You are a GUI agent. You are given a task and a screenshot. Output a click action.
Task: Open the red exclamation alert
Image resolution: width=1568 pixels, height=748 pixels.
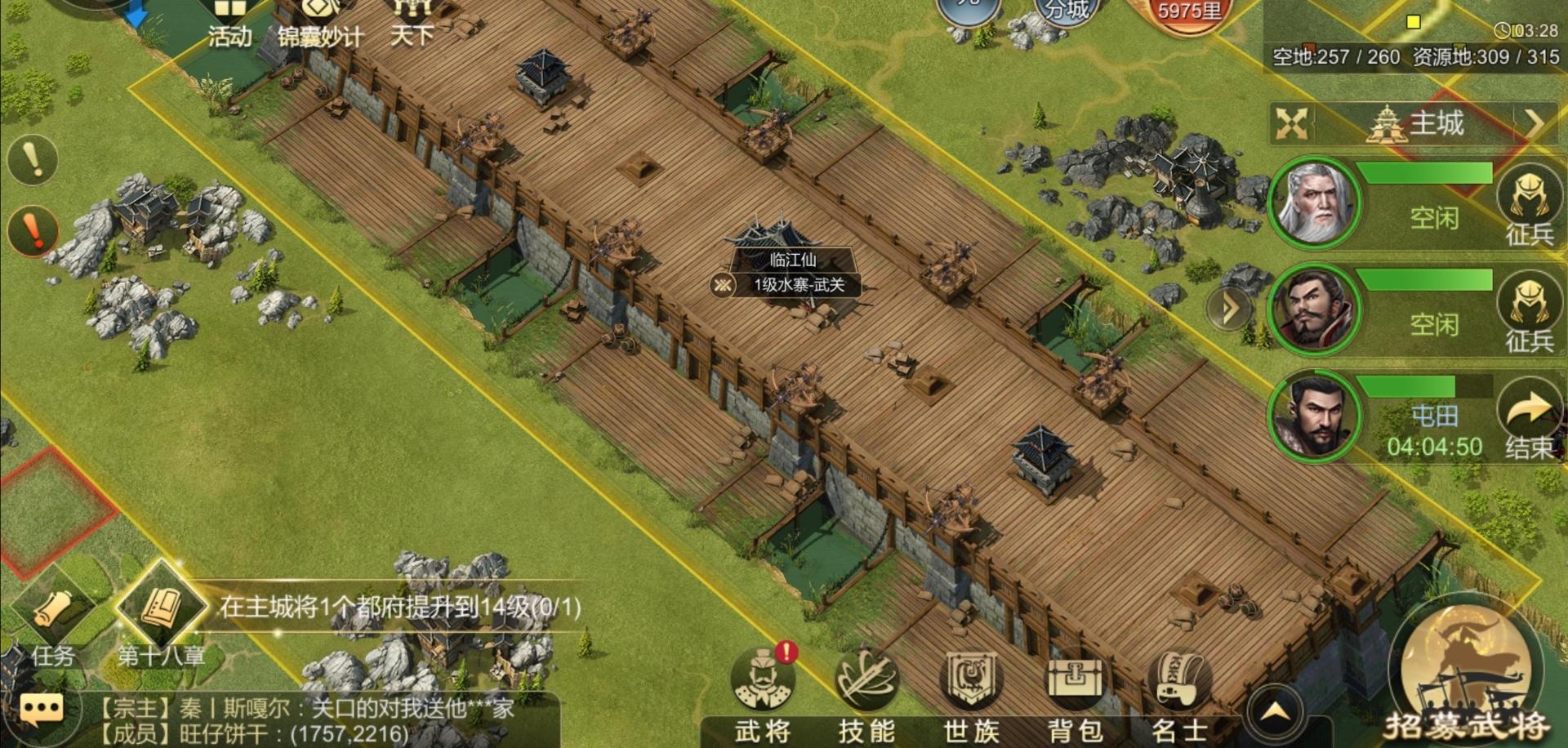(33, 230)
